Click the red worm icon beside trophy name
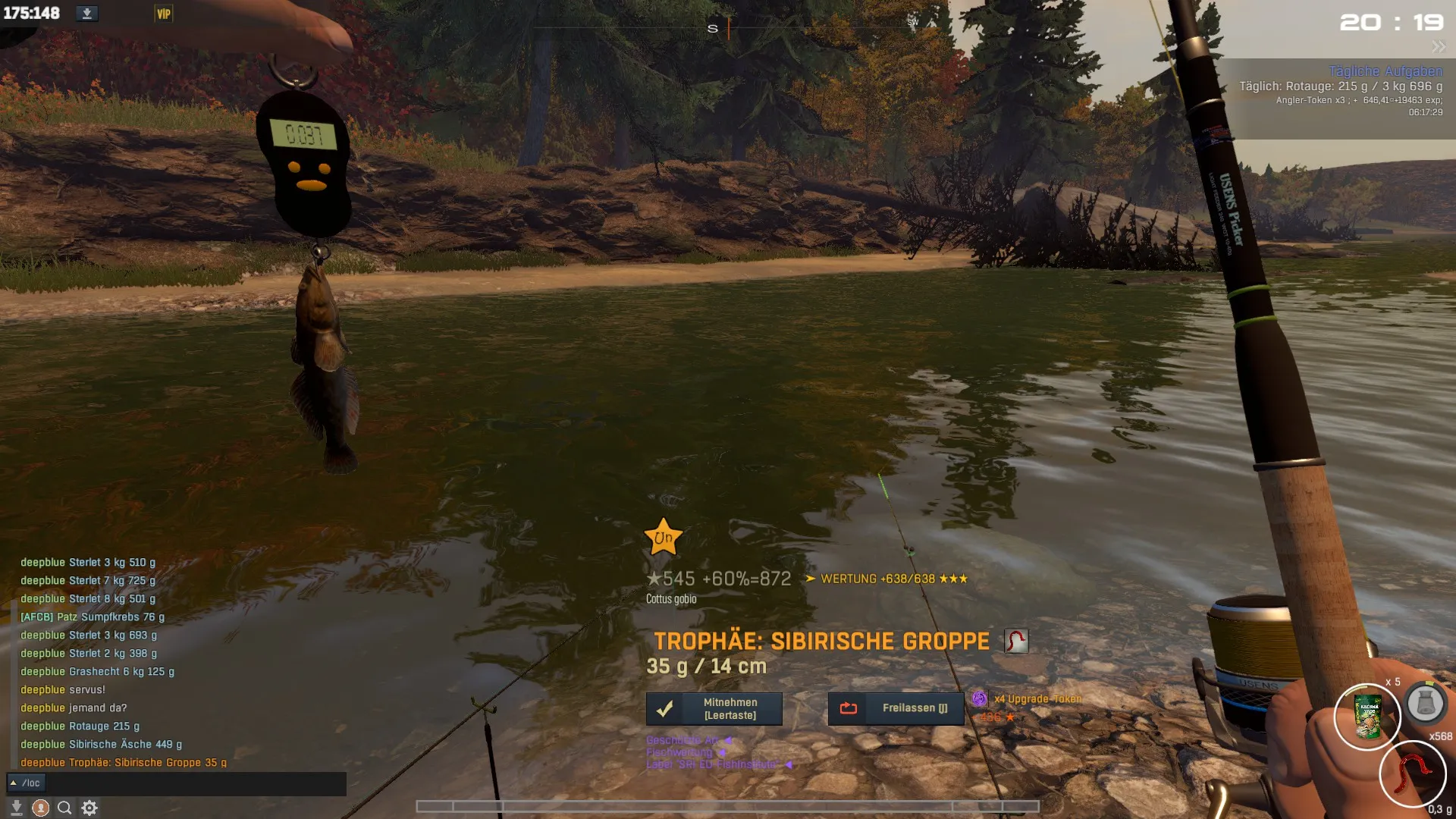 point(1016,641)
